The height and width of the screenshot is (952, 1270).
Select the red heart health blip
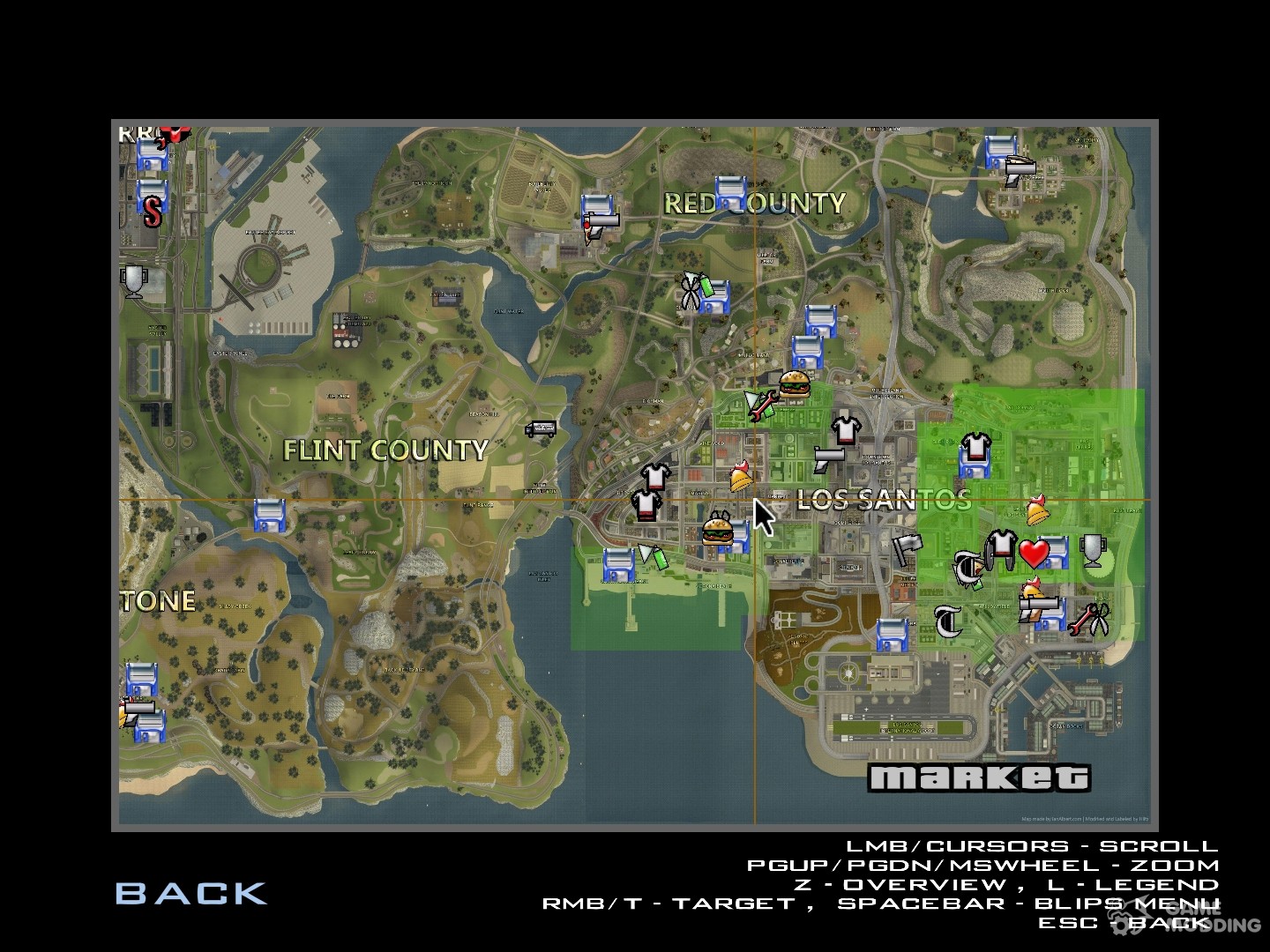tap(1033, 555)
